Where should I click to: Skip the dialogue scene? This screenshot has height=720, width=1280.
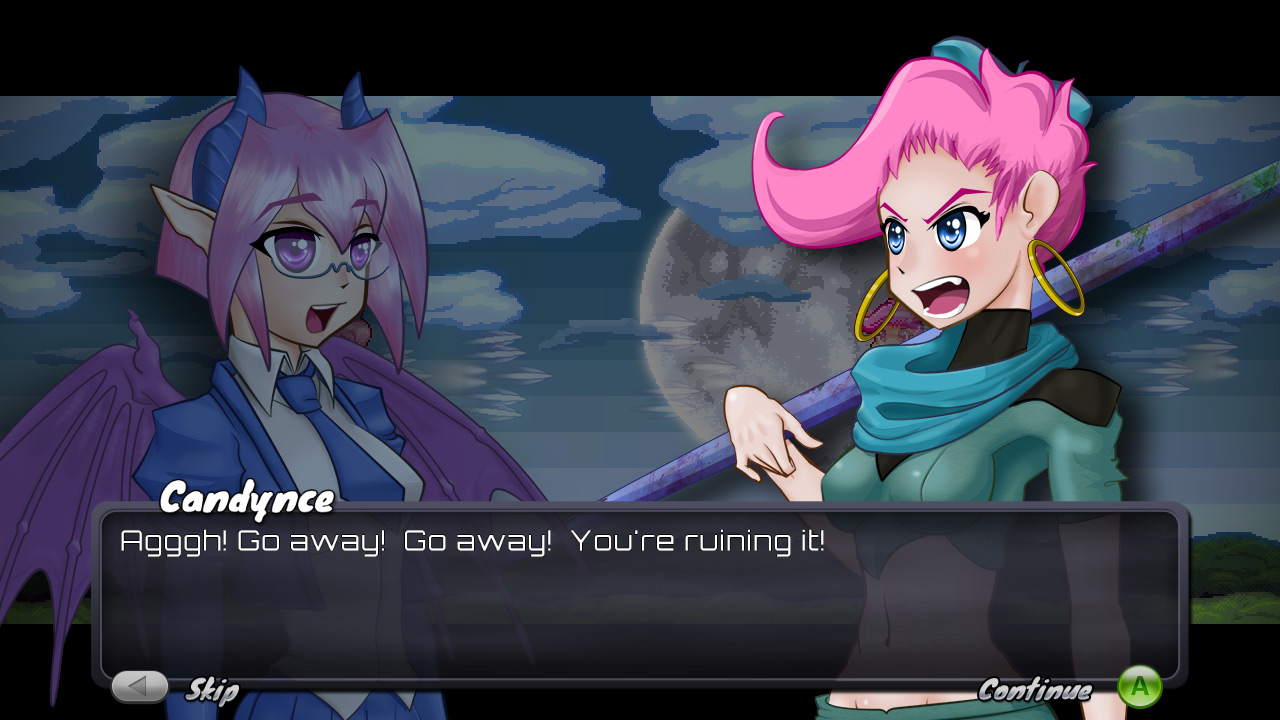coord(140,687)
